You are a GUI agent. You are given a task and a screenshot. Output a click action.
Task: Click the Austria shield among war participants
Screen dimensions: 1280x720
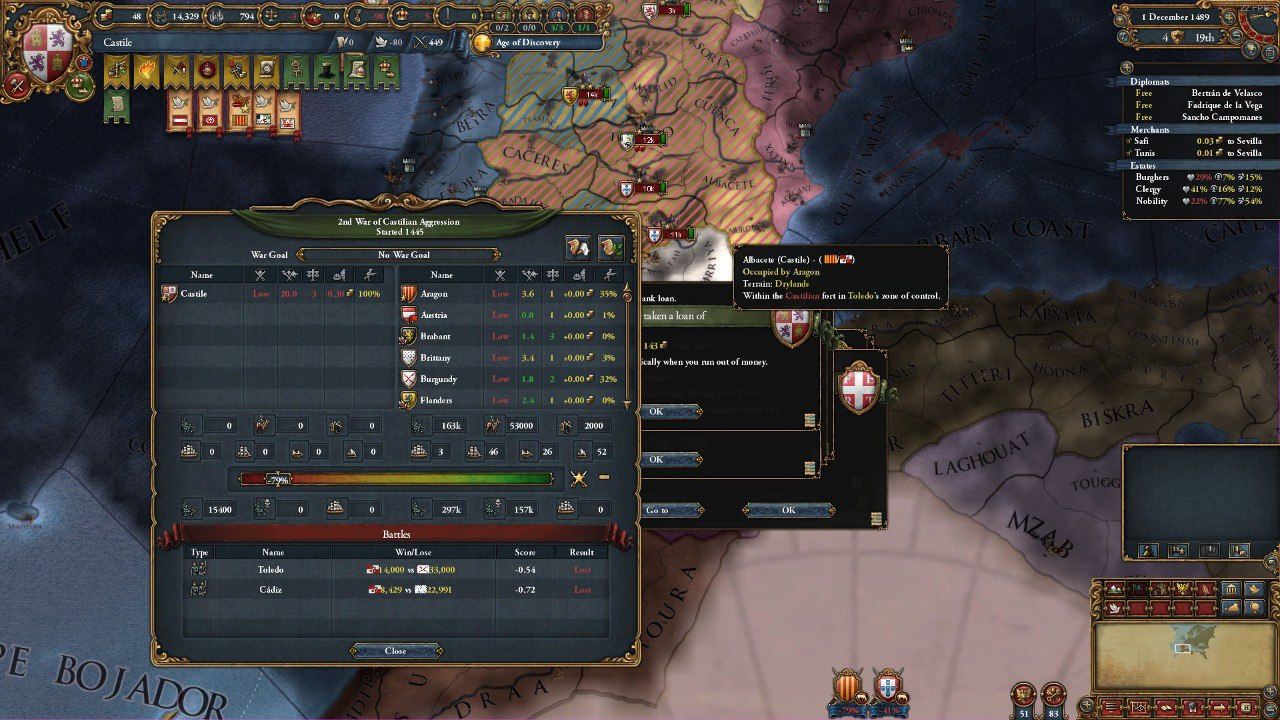click(x=409, y=314)
